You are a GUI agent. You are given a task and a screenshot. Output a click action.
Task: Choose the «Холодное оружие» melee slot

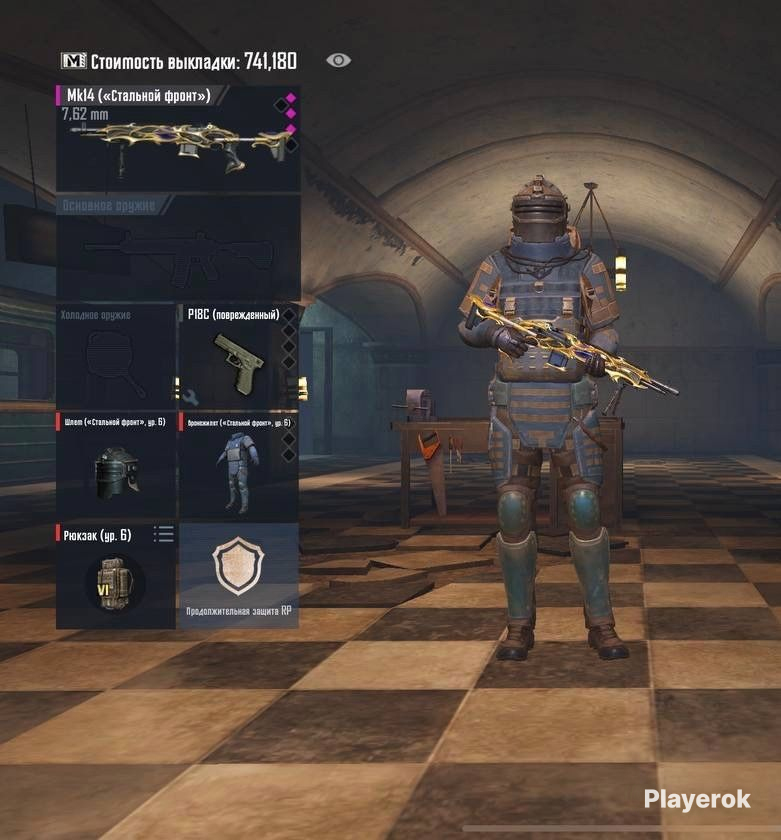click(115, 355)
